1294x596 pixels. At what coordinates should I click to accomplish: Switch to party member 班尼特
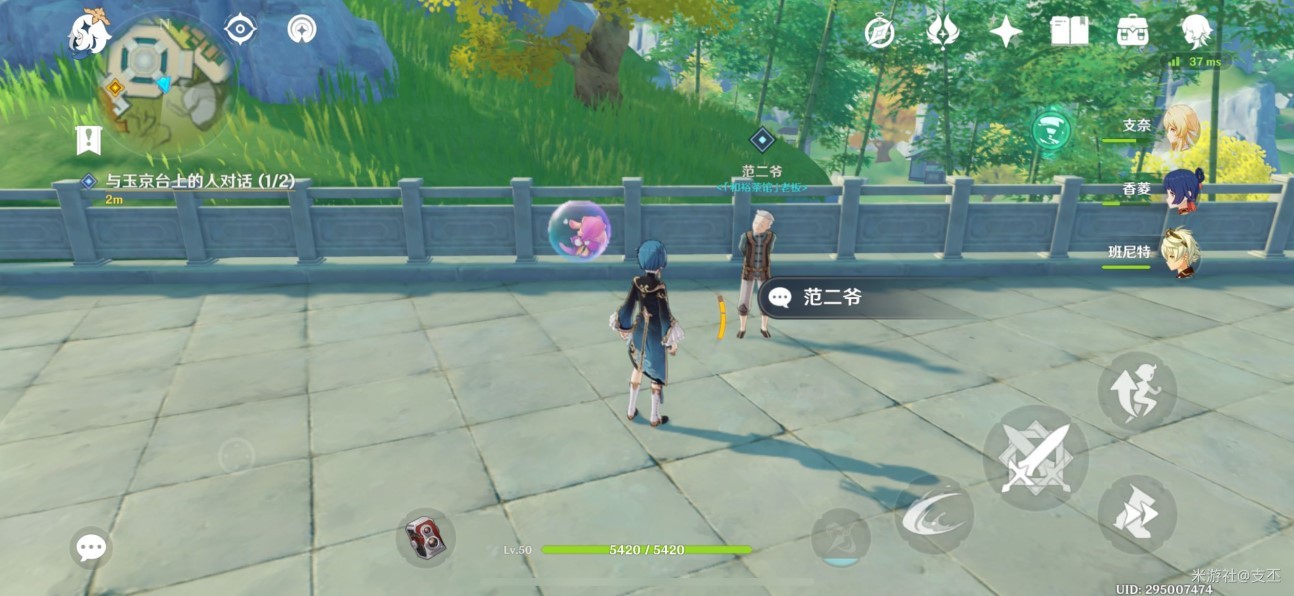click(x=1182, y=253)
